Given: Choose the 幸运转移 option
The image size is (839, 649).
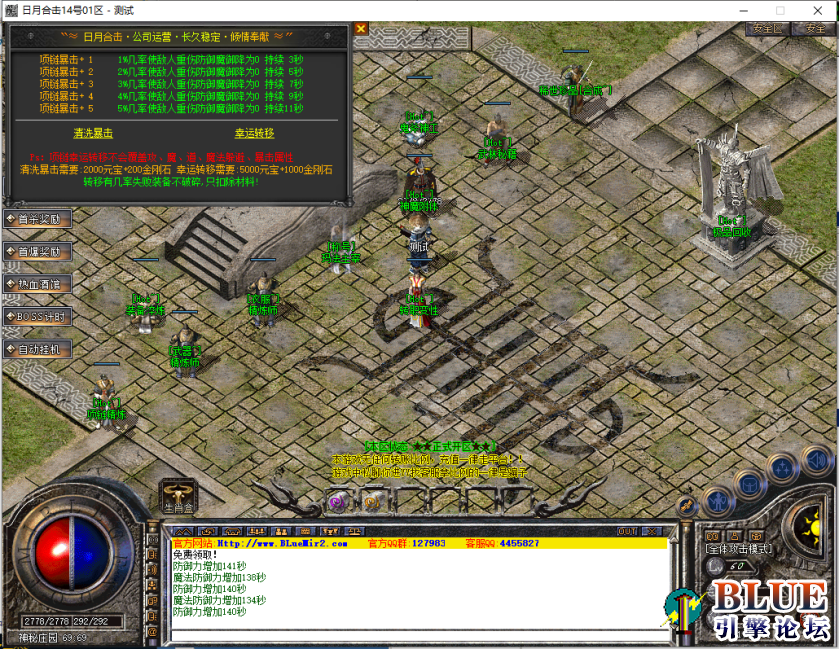Looking at the screenshot, I should pos(254,133).
